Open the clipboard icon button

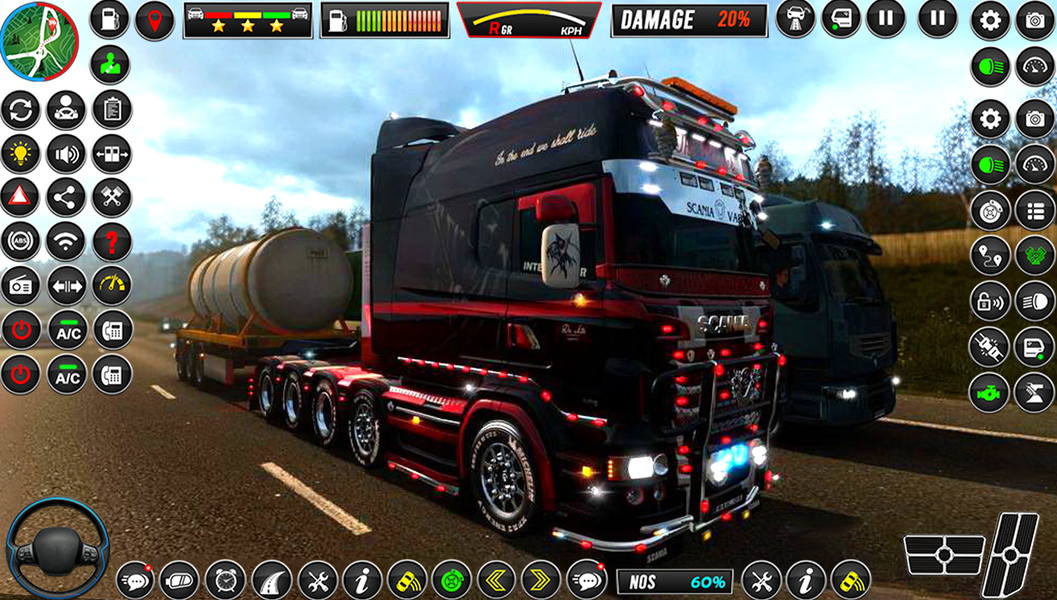[x=112, y=110]
